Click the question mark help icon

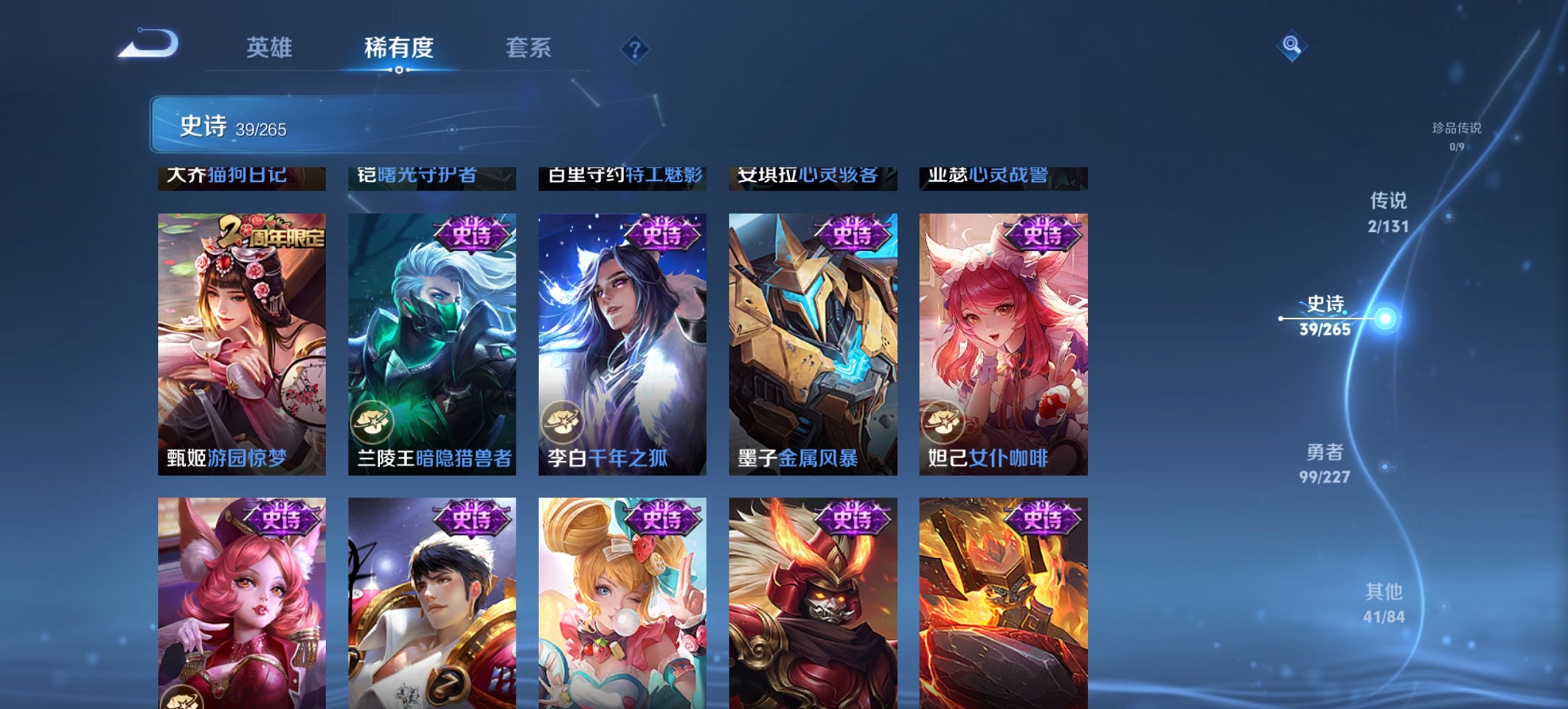point(635,48)
